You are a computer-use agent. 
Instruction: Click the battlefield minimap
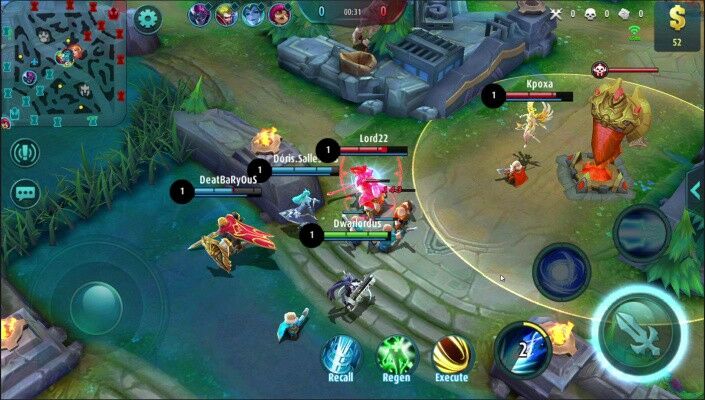(x=63, y=62)
